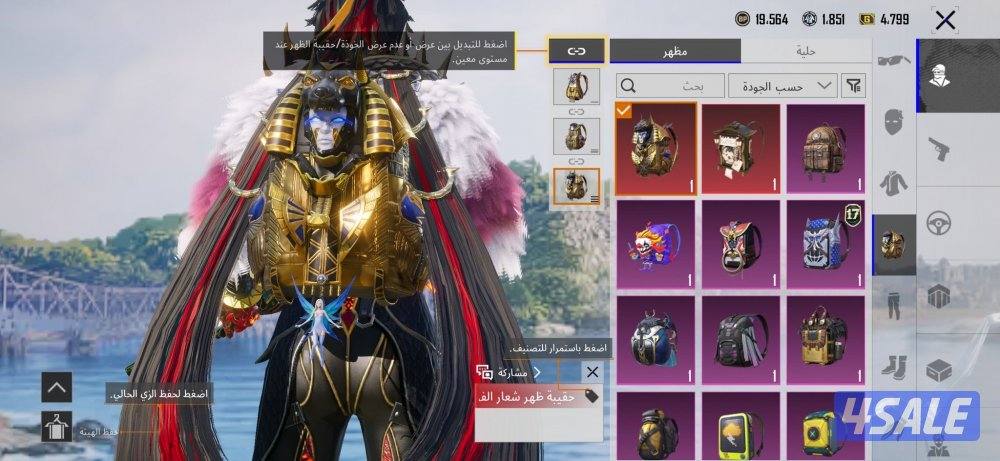
Task: Pick the clown face backpack skin
Action: pos(655,242)
